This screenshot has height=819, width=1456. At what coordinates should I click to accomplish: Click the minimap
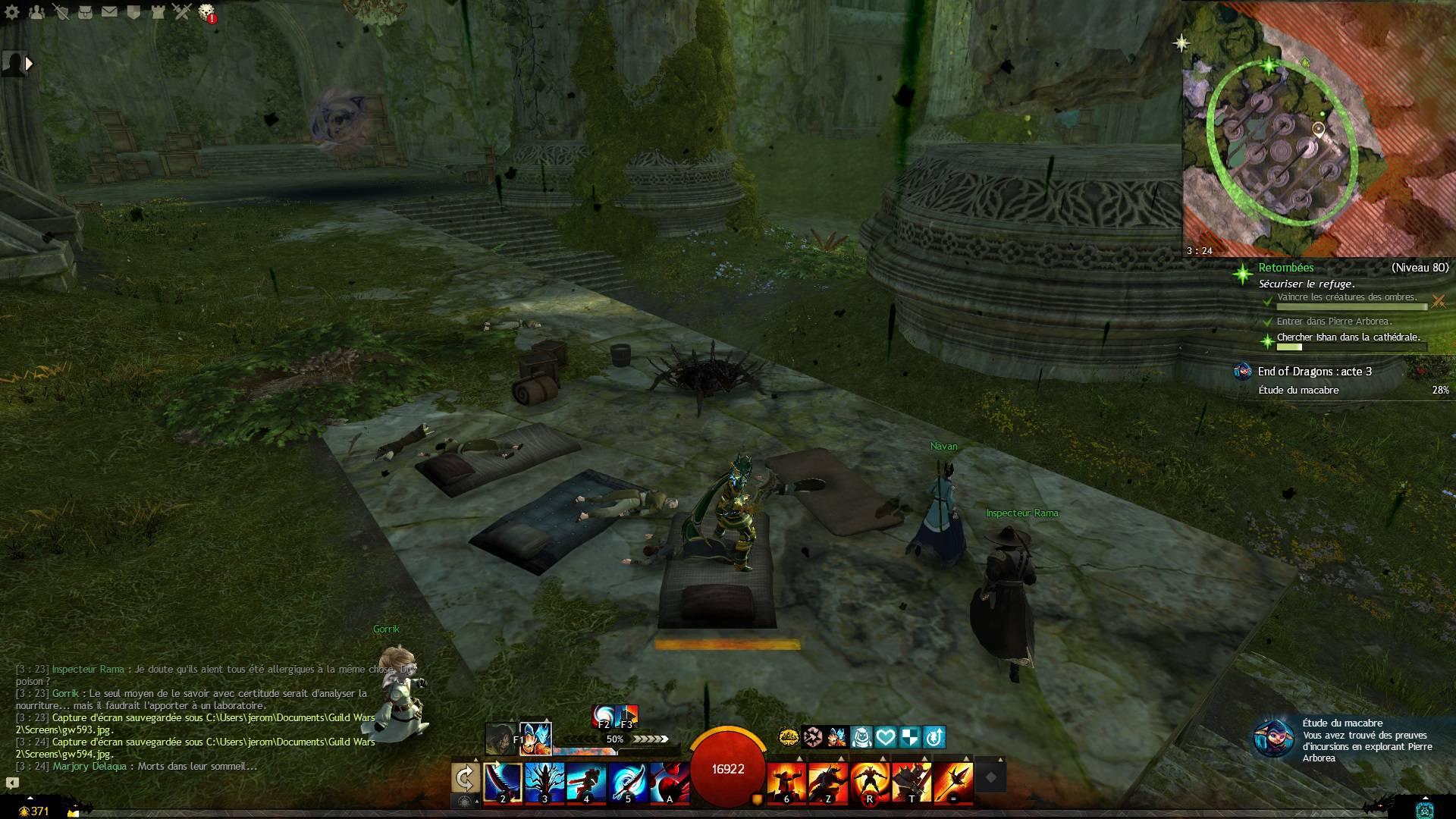tap(1318, 129)
